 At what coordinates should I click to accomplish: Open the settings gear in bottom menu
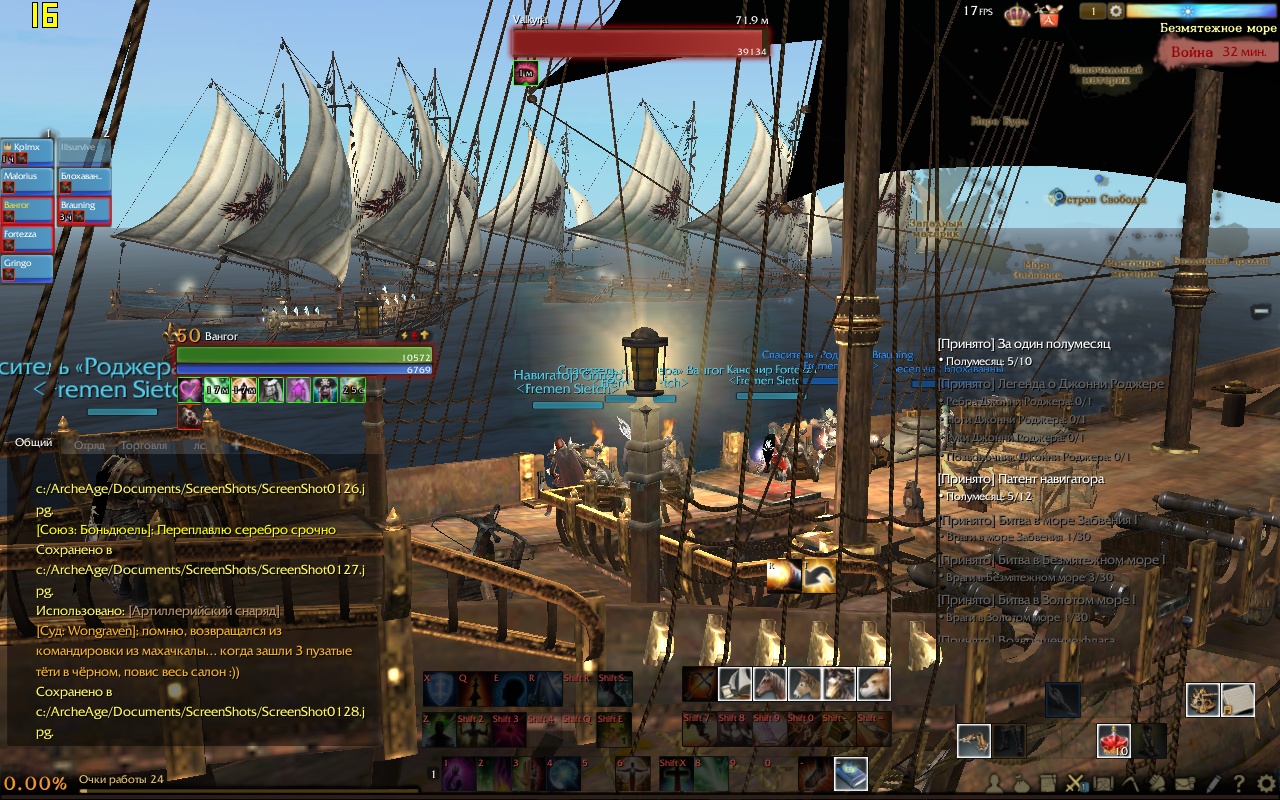(x=1266, y=784)
